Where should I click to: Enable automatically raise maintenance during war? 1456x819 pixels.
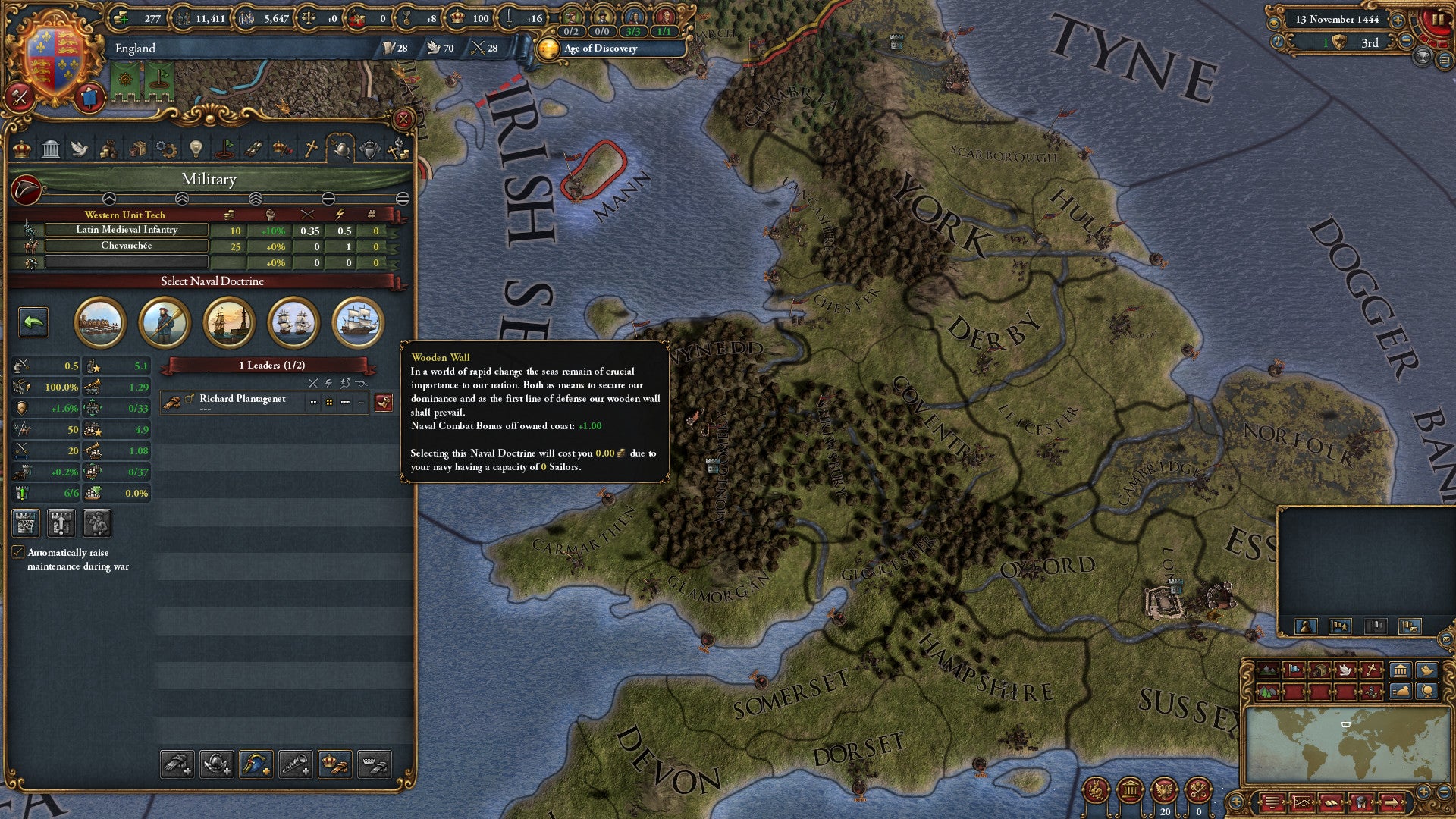pyautogui.click(x=19, y=553)
